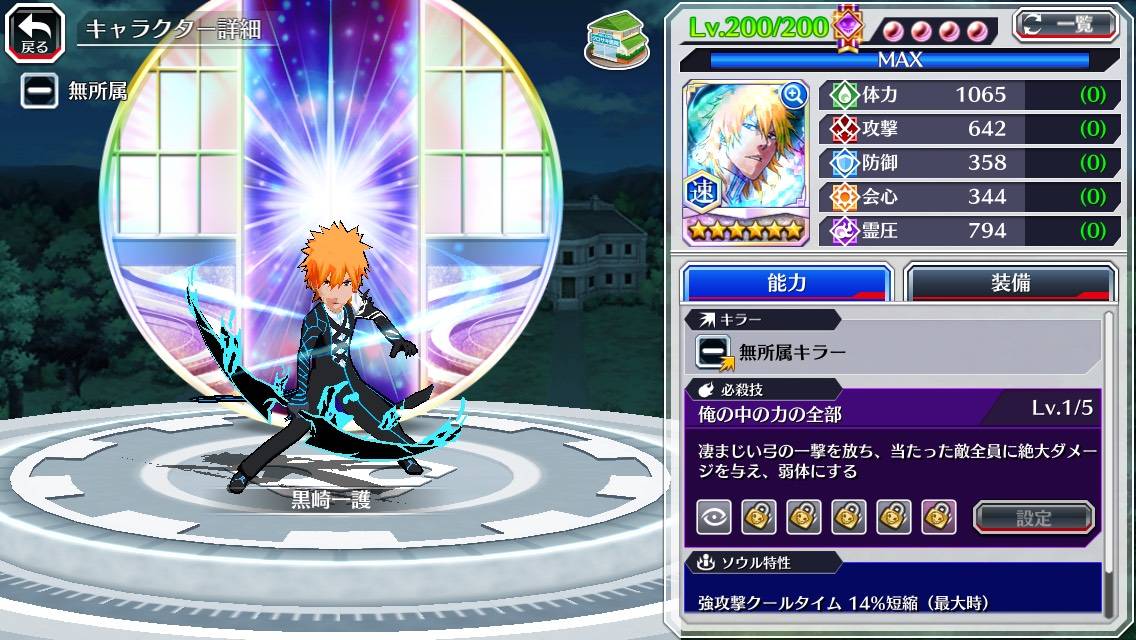Enlarge the character portrait with magnifier

pos(794,95)
